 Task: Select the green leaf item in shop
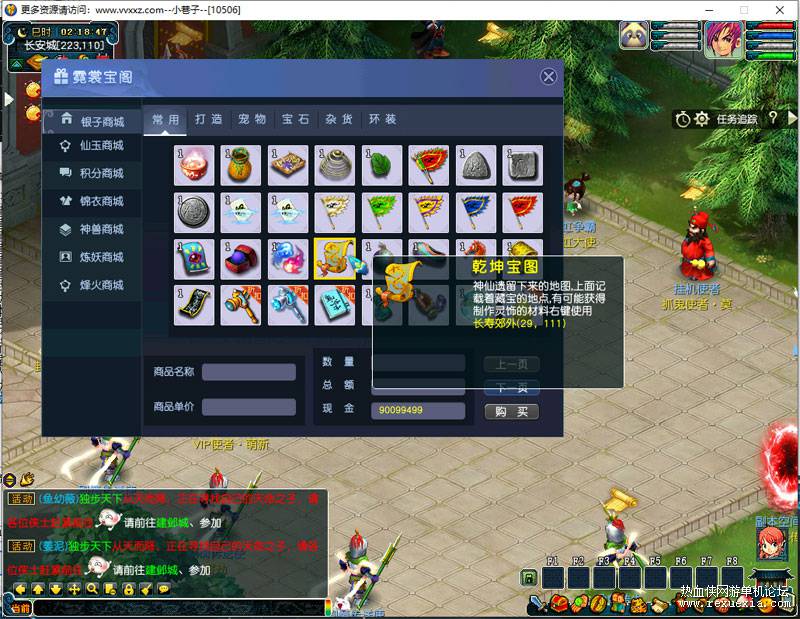pyautogui.click(x=382, y=165)
